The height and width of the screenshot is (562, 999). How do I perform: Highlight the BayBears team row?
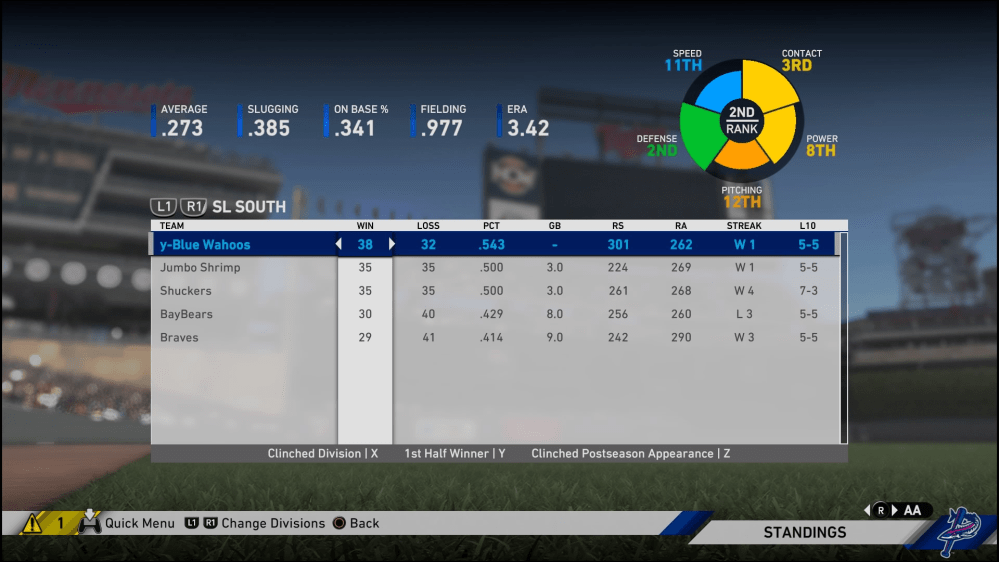click(186, 314)
